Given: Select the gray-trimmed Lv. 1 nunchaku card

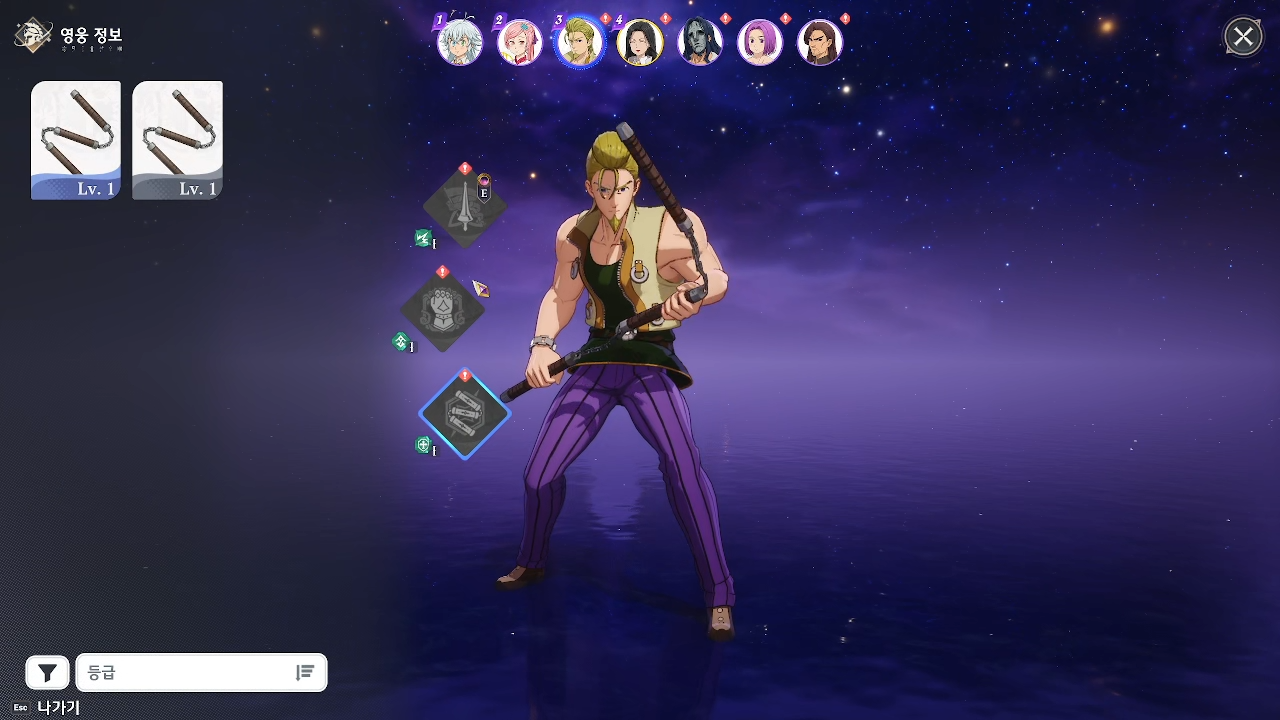Looking at the screenshot, I should pyautogui.click(x=178, y=140).
